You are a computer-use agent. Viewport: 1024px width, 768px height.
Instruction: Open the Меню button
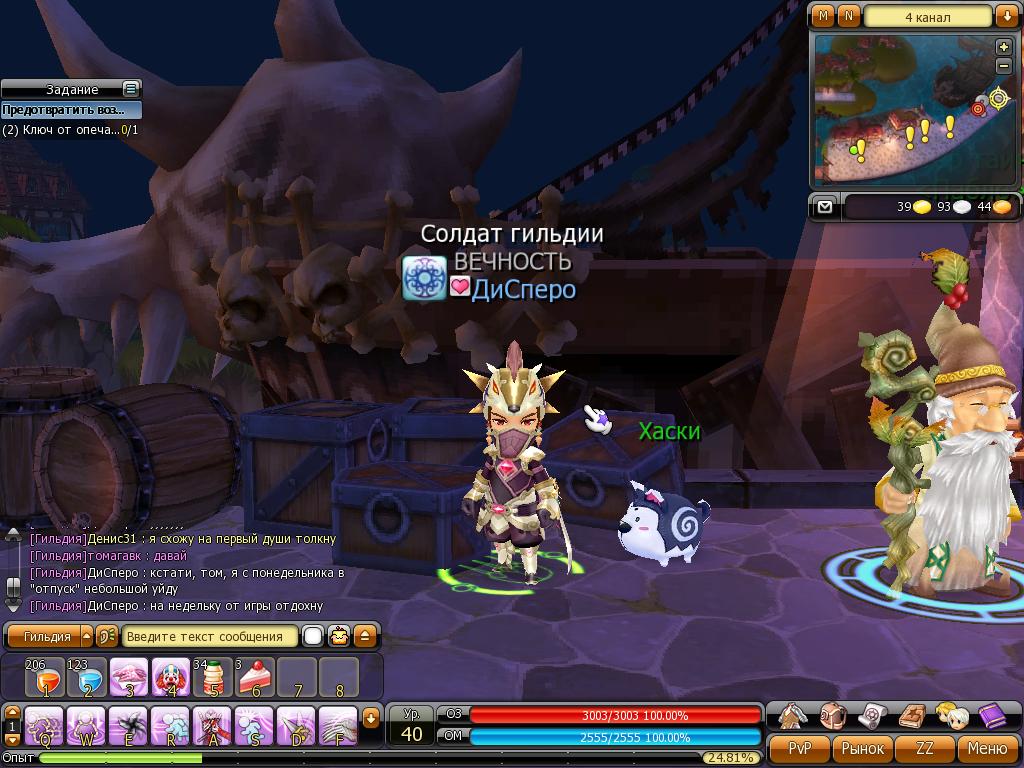(987, 748)
